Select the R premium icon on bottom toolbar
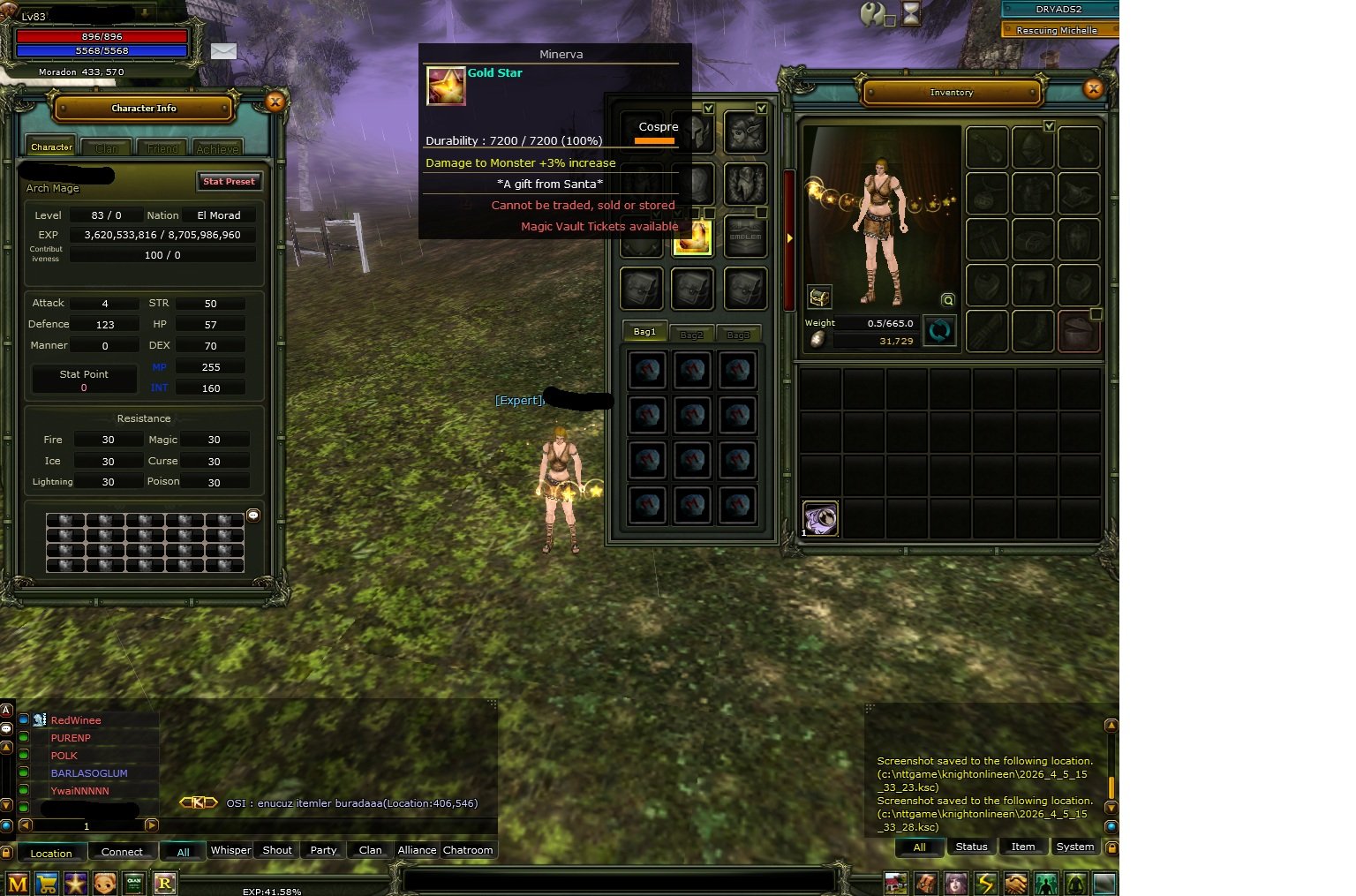Viewport: 1356px width, 896px height. click(164, 883)
